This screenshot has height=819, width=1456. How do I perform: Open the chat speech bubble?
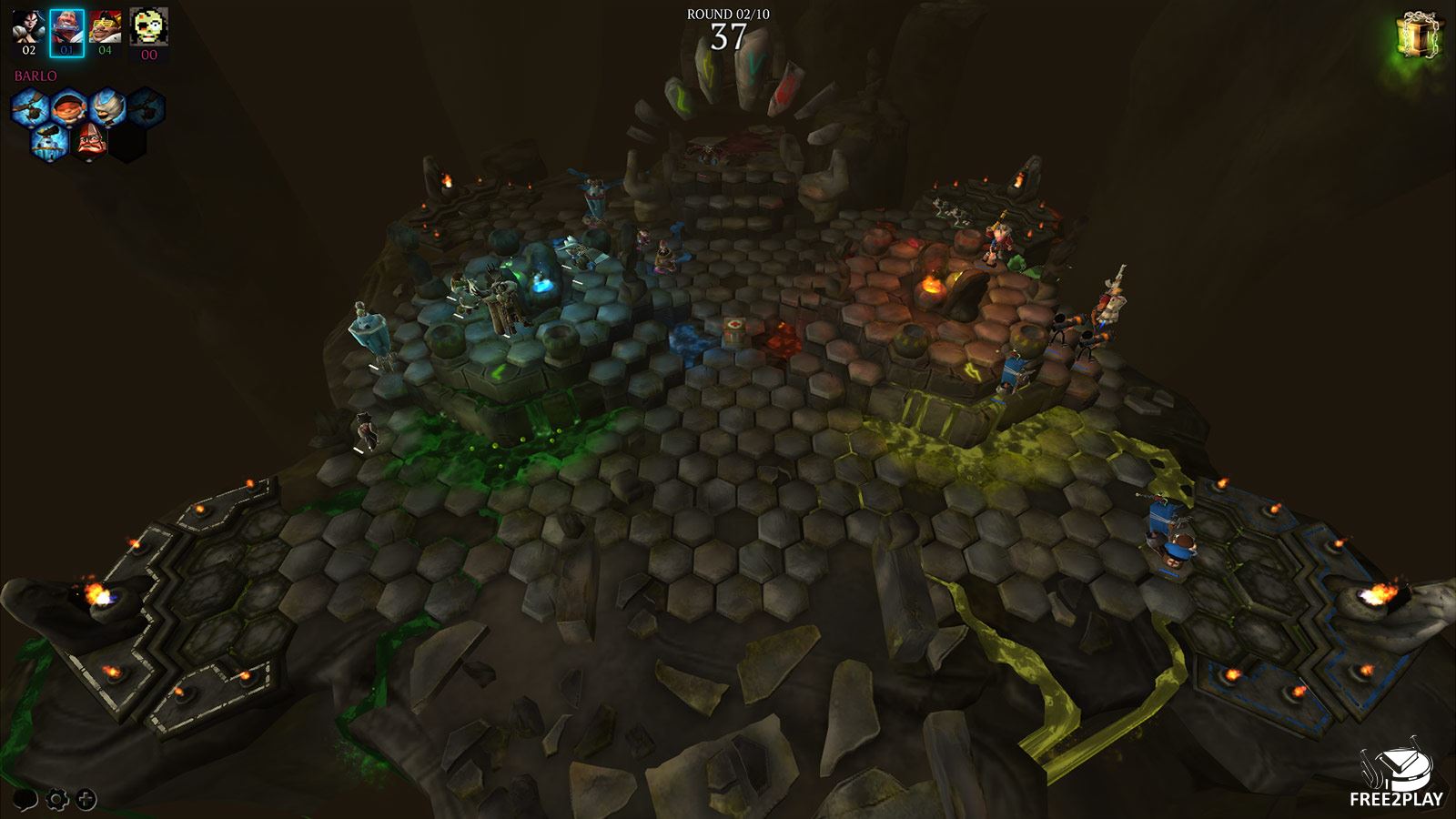25,800
